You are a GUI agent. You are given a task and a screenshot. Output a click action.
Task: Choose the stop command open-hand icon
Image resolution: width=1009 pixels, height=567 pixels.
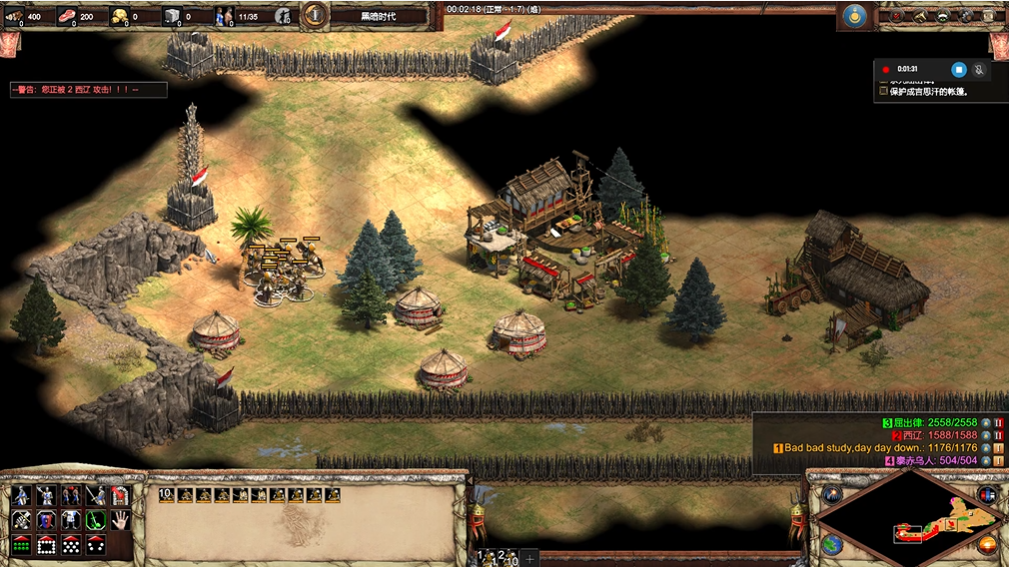click(121, 520)
